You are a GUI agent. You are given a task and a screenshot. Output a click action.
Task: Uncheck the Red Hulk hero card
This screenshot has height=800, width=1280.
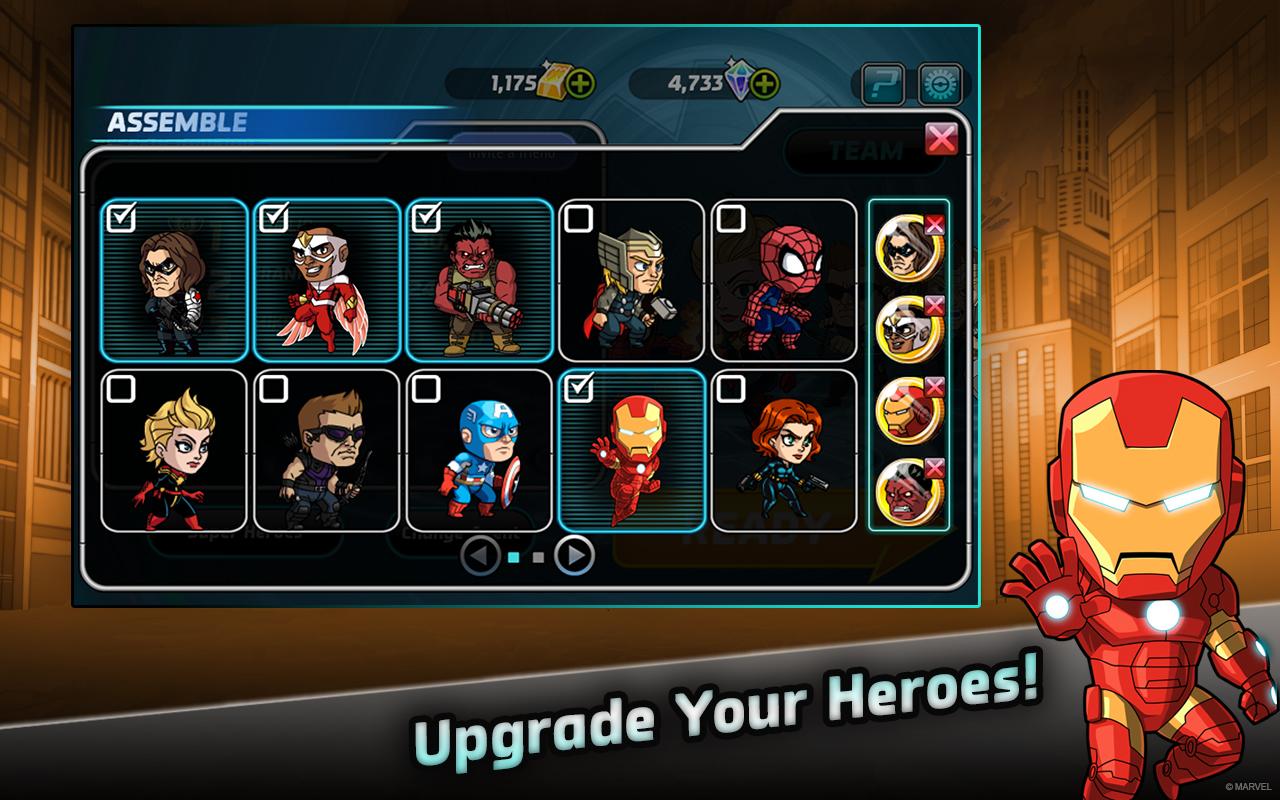[479, 280]
